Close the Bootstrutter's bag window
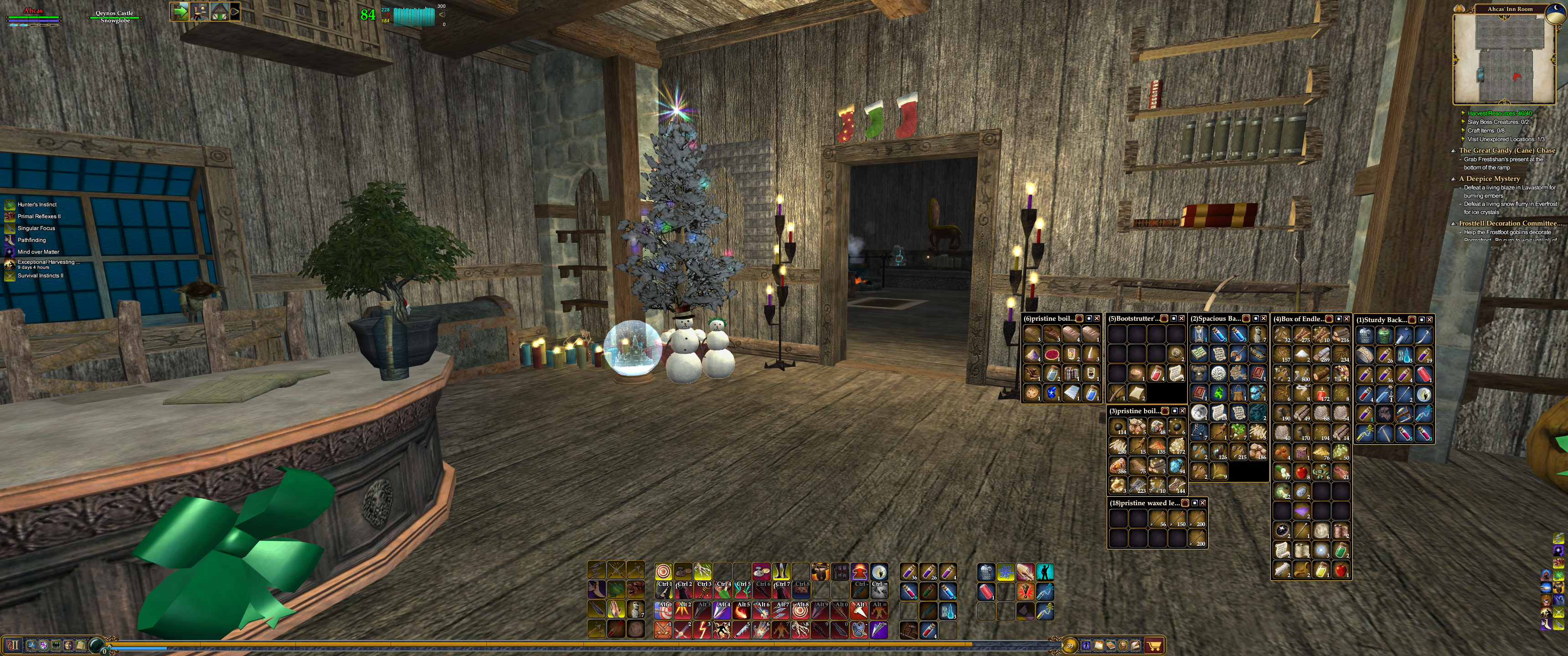Screen dimensions: 1568x656 coord(1181,319)
